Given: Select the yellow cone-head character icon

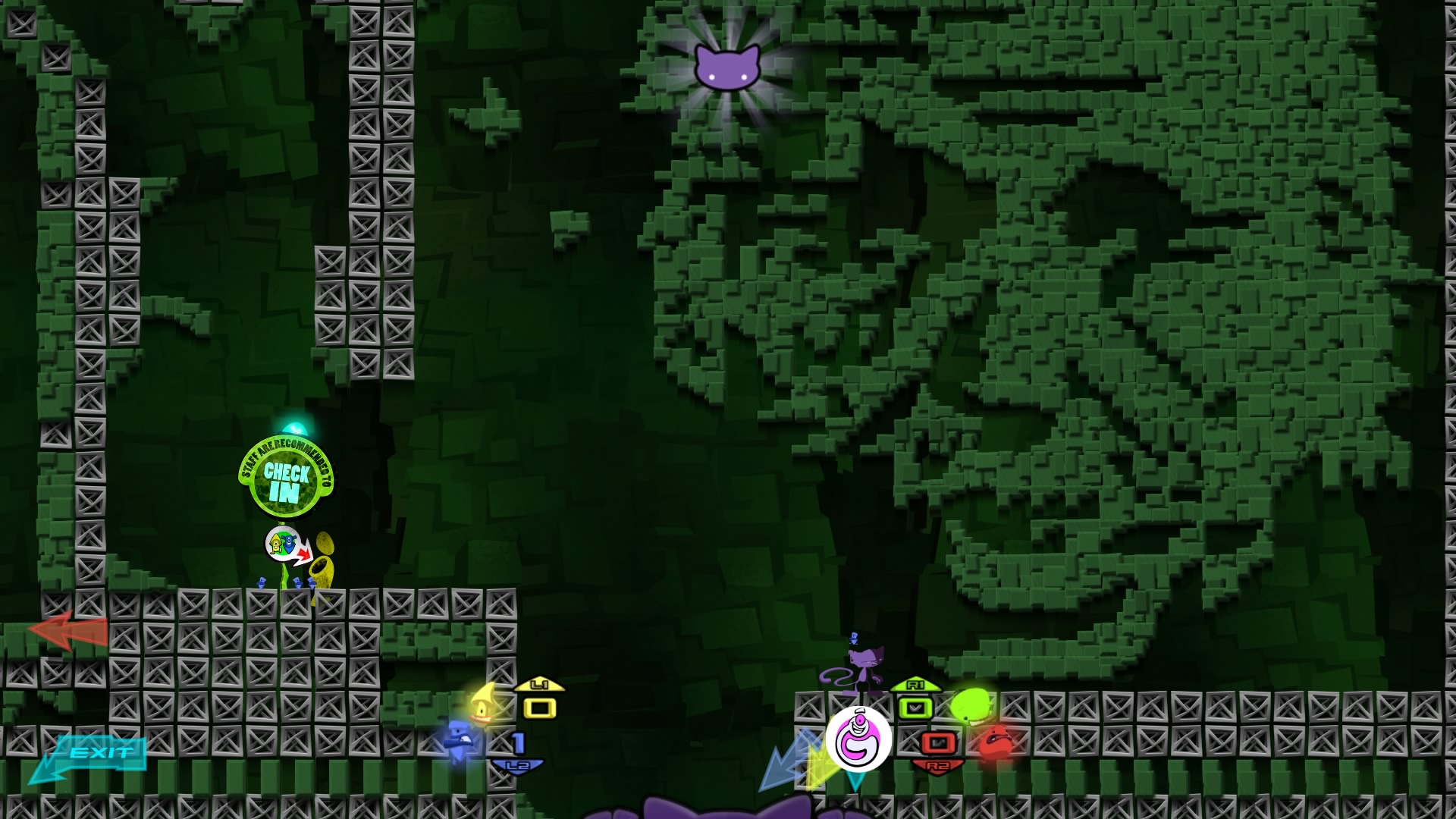Looking at the screenshot, I should click(x=482, y=704).
